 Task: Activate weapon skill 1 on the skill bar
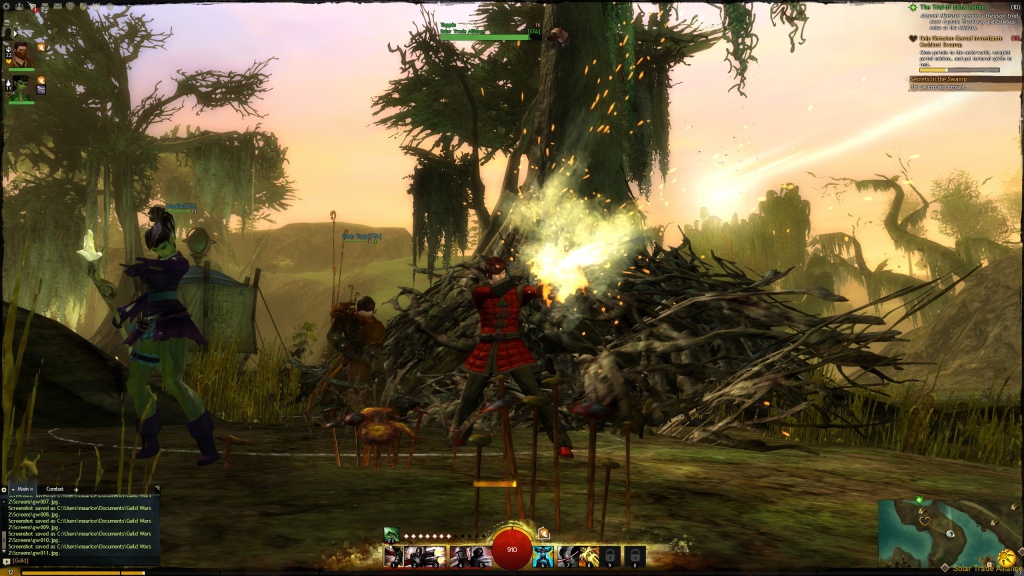pyautogui.click(x=394, y=556)
